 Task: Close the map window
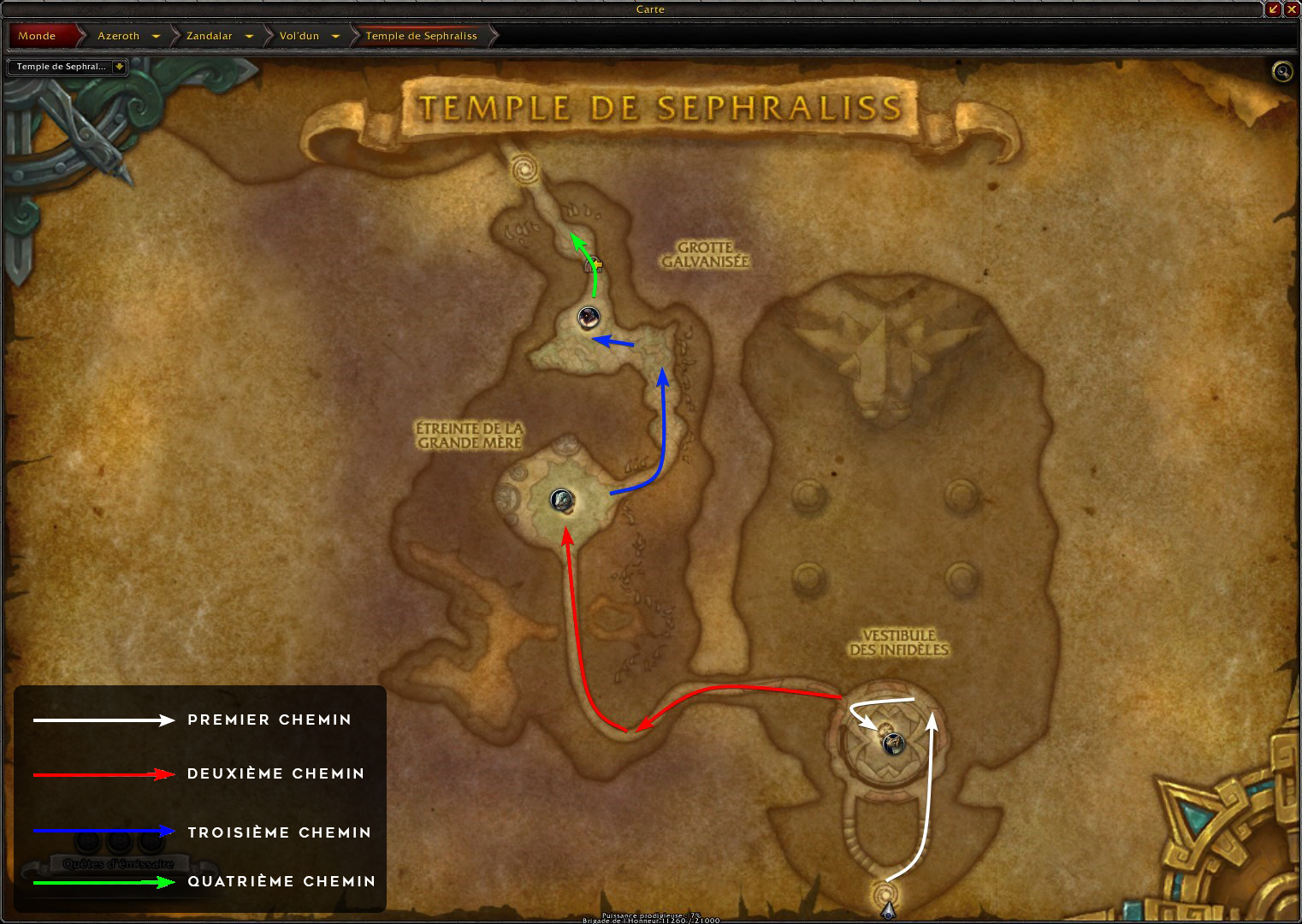(x=1292, y=9)
